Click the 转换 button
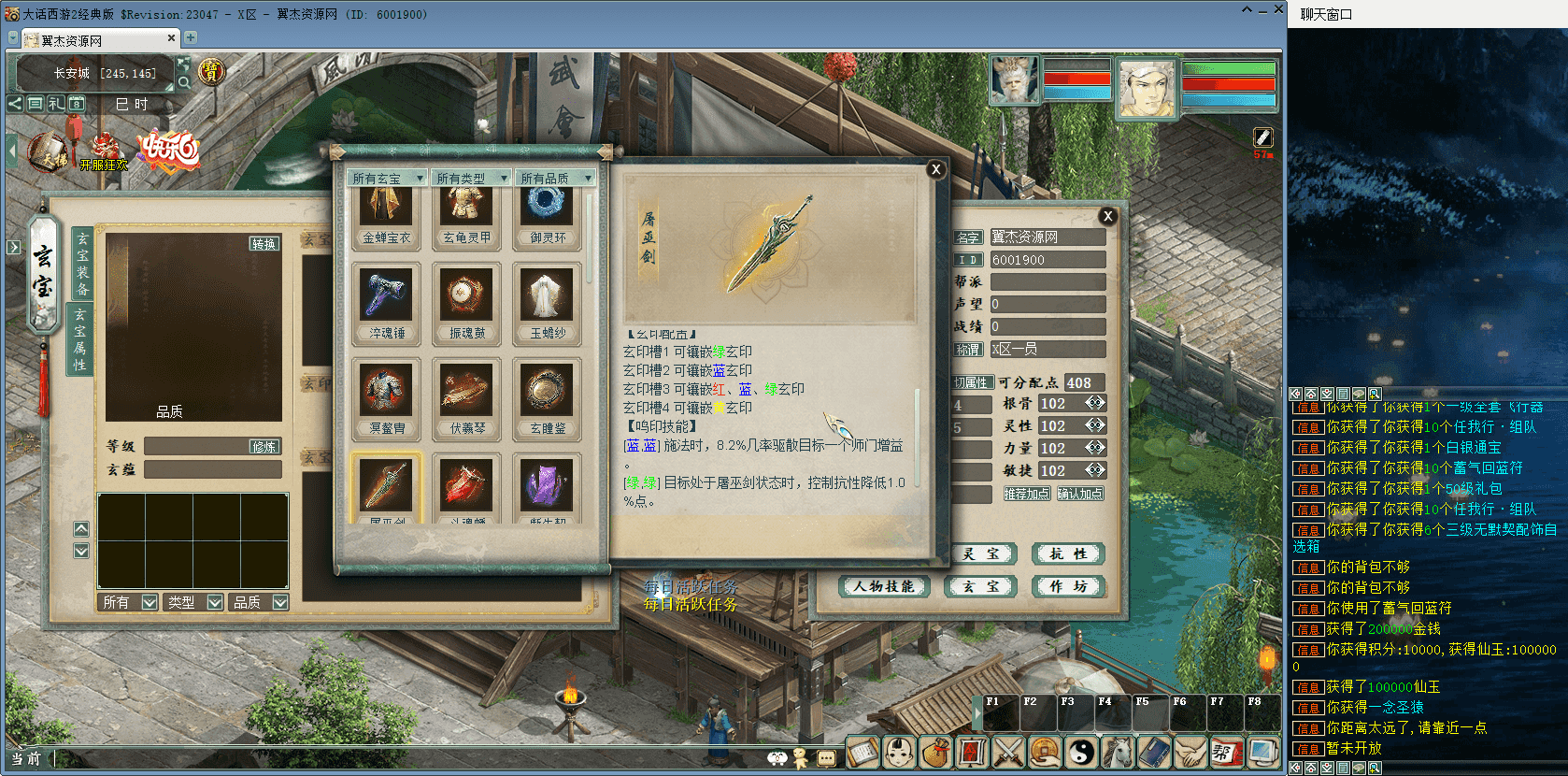The height and width of the screenshot is (776, 1568). point(264,243)
